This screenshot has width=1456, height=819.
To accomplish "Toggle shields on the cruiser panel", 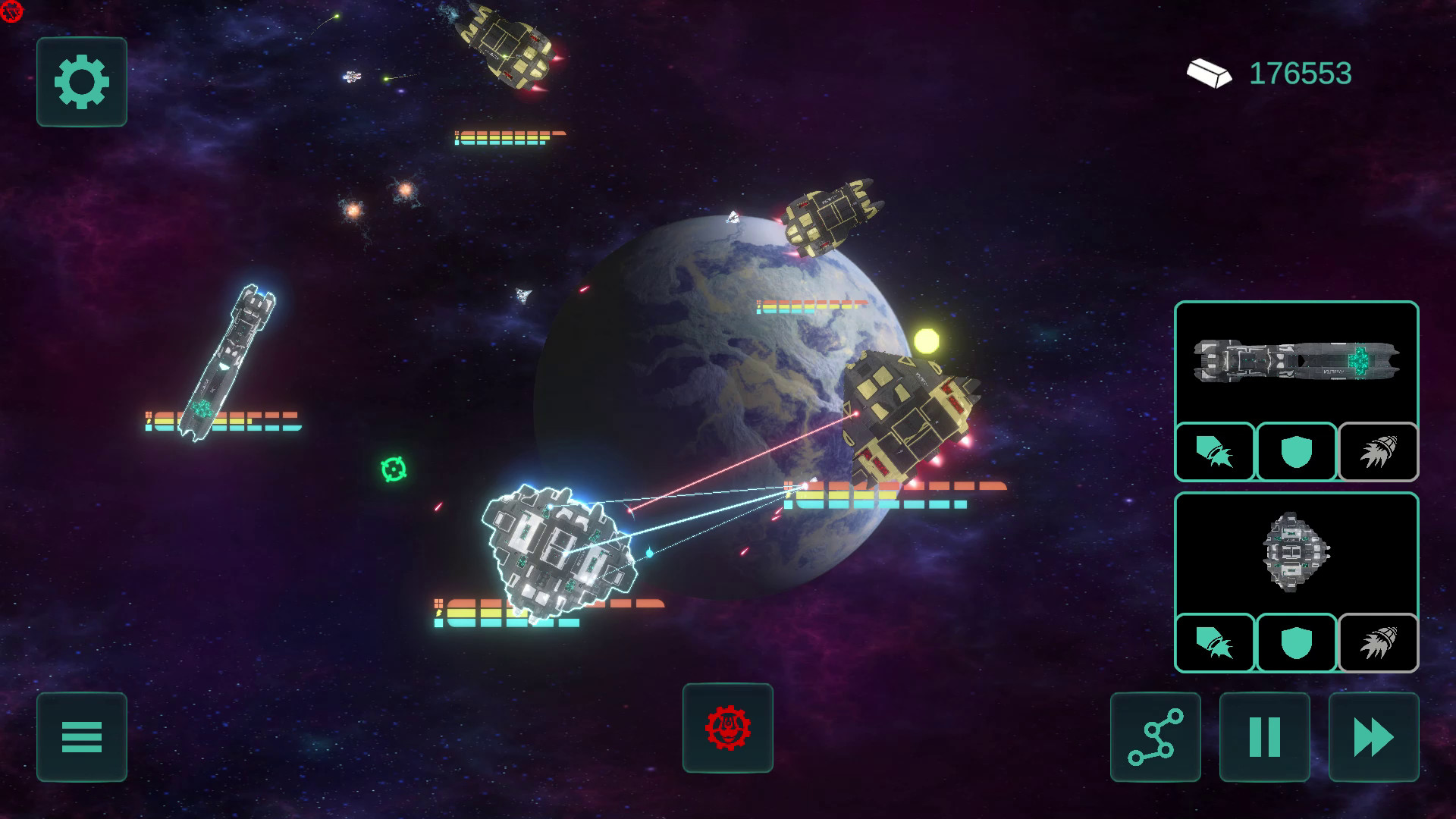I will tap(1296, 453).
